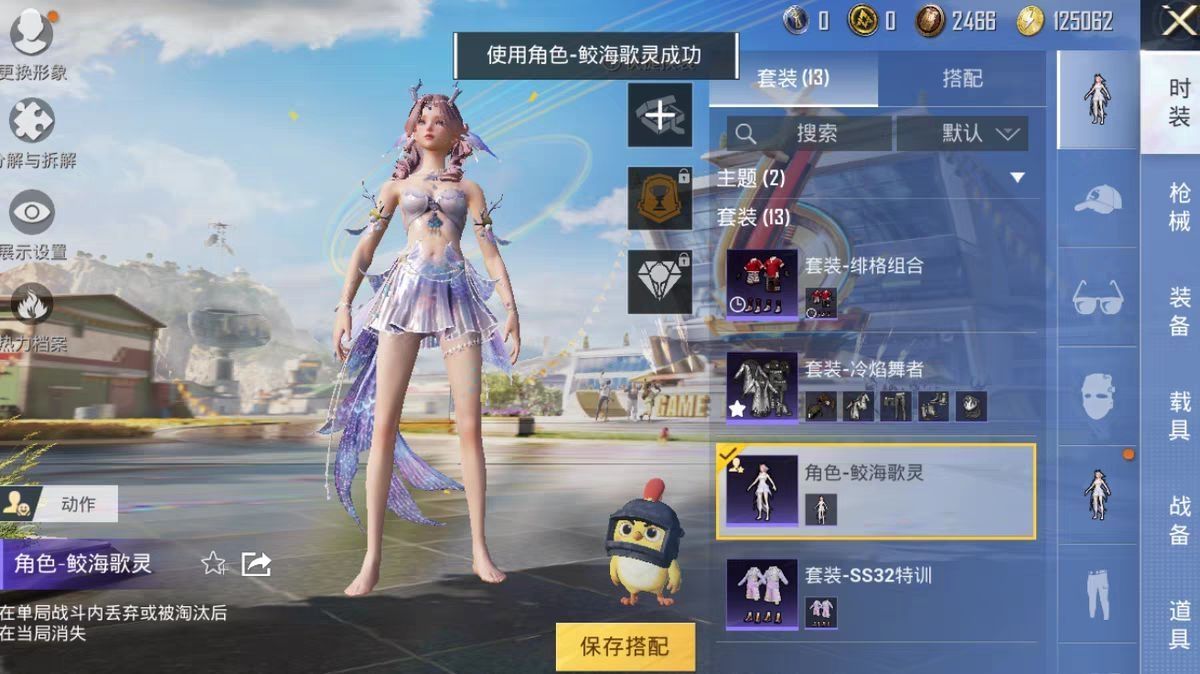The height and width of the screenshot is (674, 1200).
Task: Switch to the 装备 equipment category
Action: coord(1178,311)
